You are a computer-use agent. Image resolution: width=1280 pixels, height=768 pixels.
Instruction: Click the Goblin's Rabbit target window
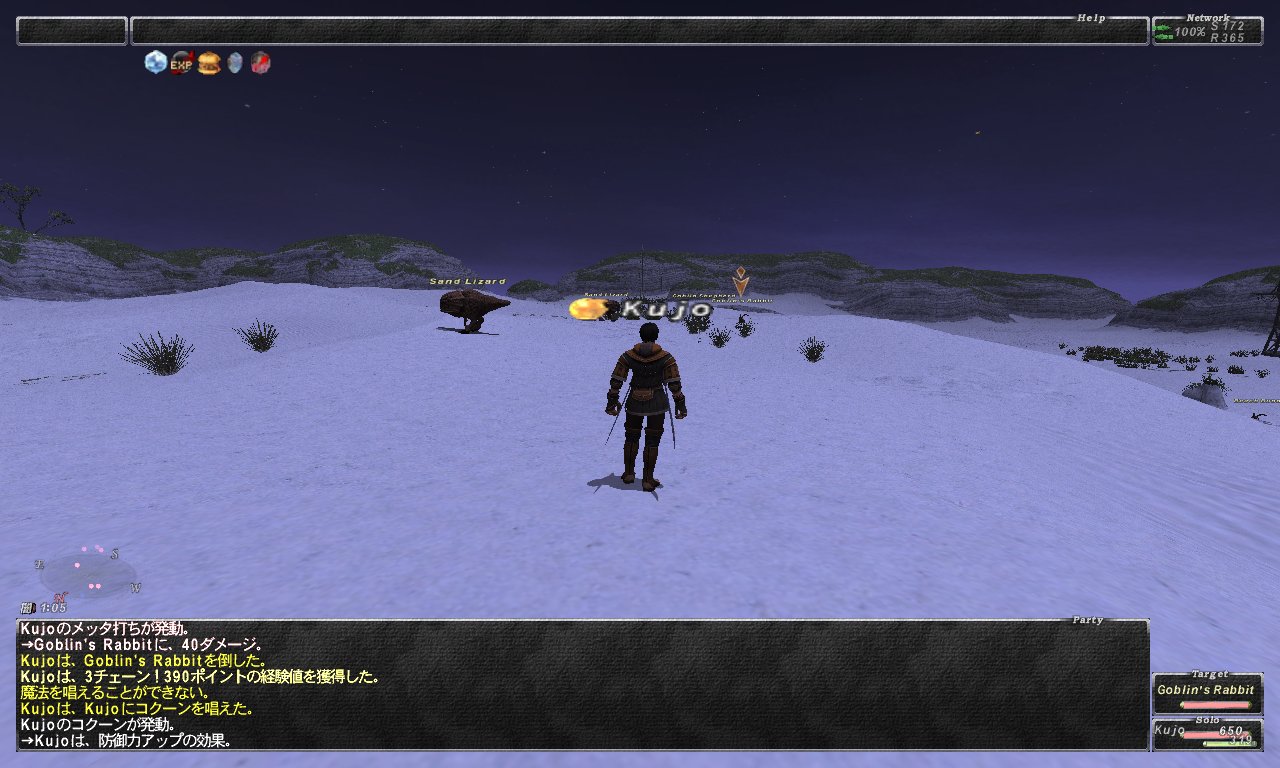click(1205, 694)
